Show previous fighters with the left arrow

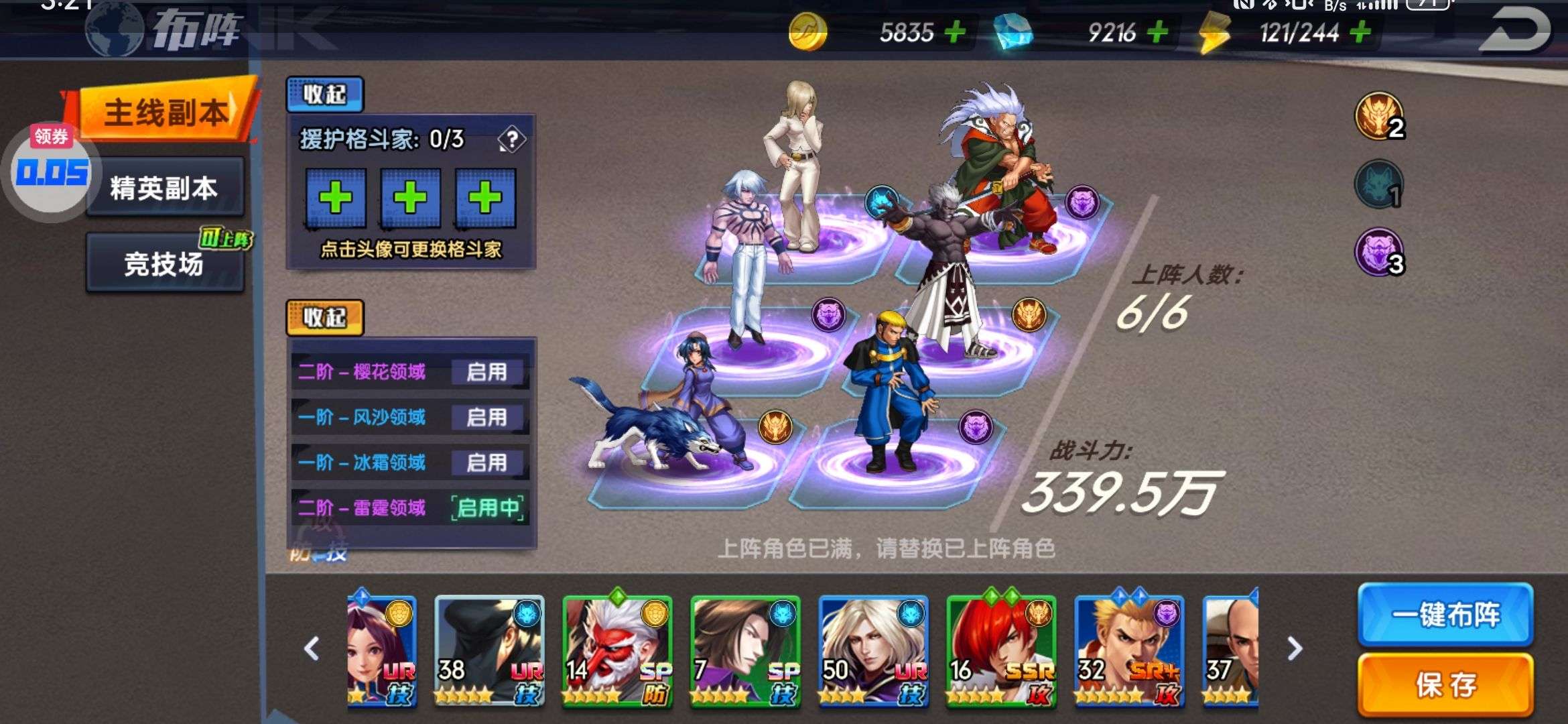coord(312,648)
